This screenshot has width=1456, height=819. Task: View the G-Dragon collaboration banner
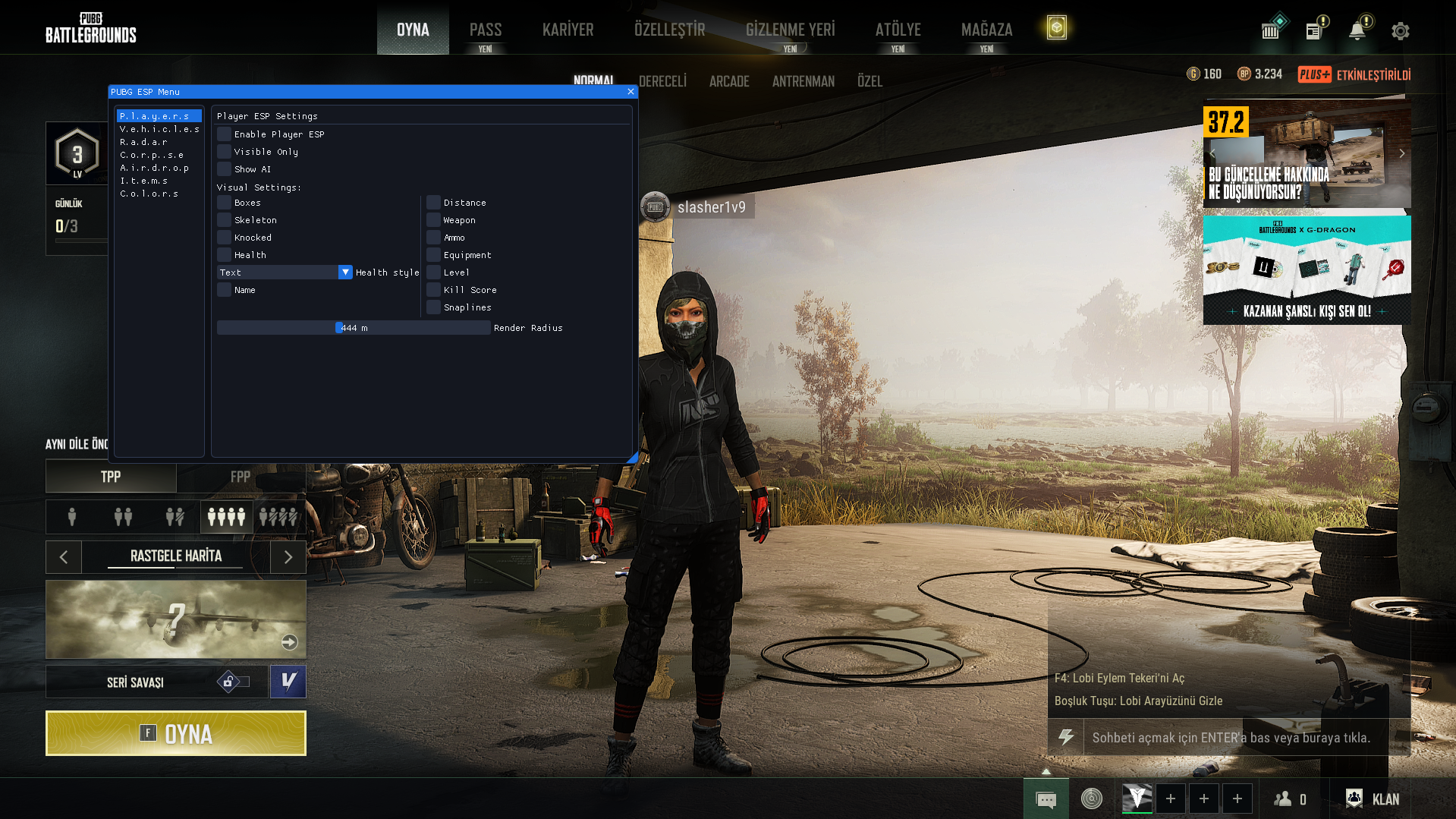(x=1307, y=270)
